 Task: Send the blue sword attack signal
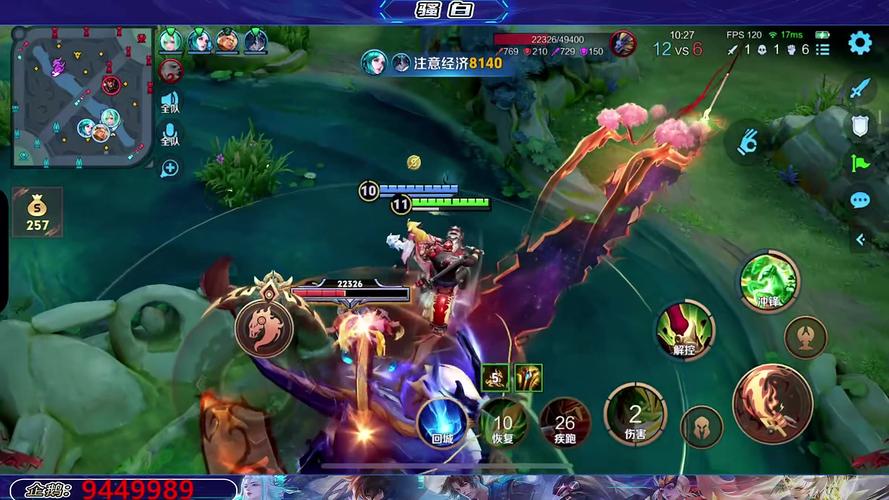pos(860,89)
